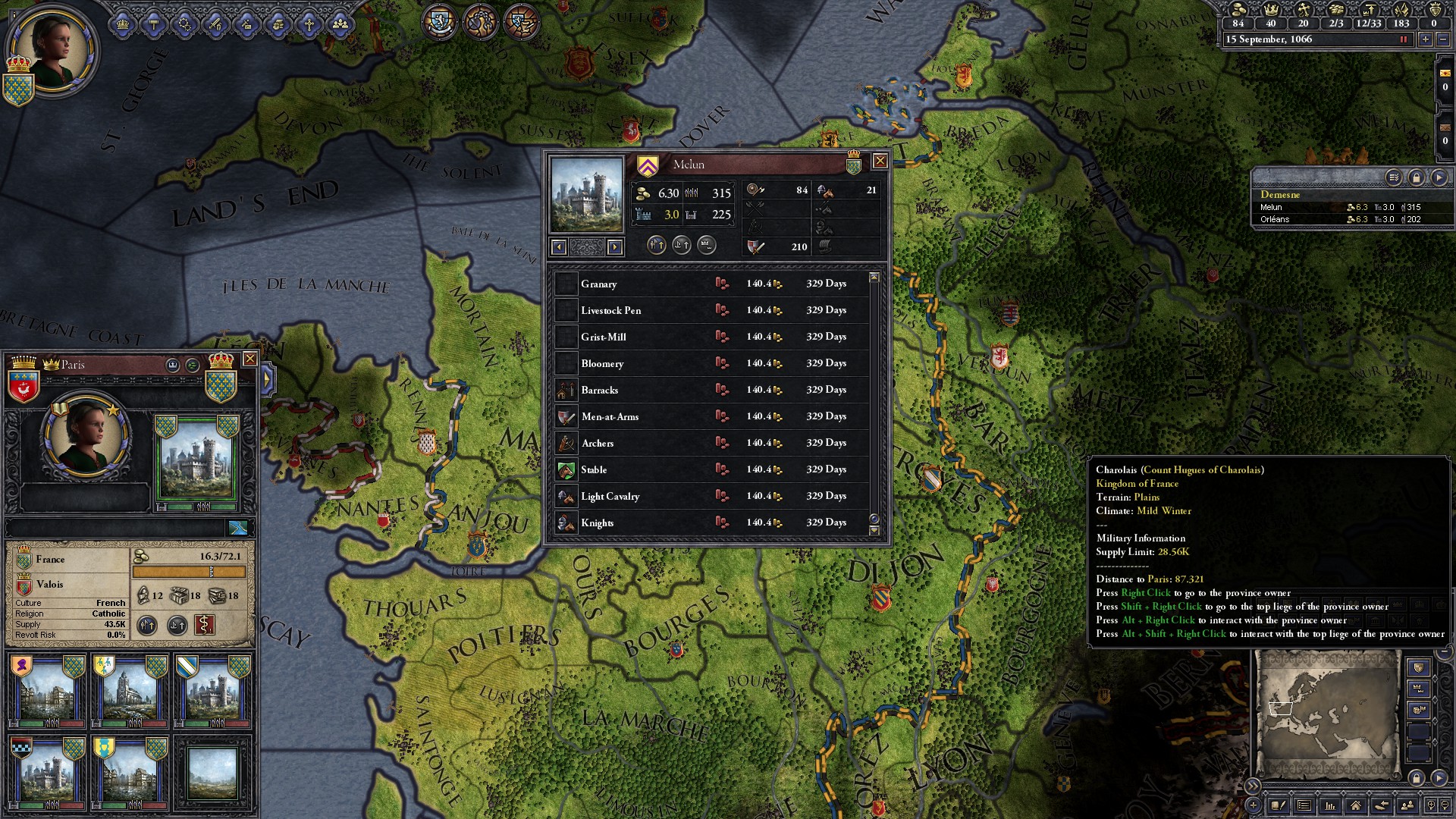Build the Granary in Melun
This screenshot has width=1456, height=819.
[x=721, y=284]
